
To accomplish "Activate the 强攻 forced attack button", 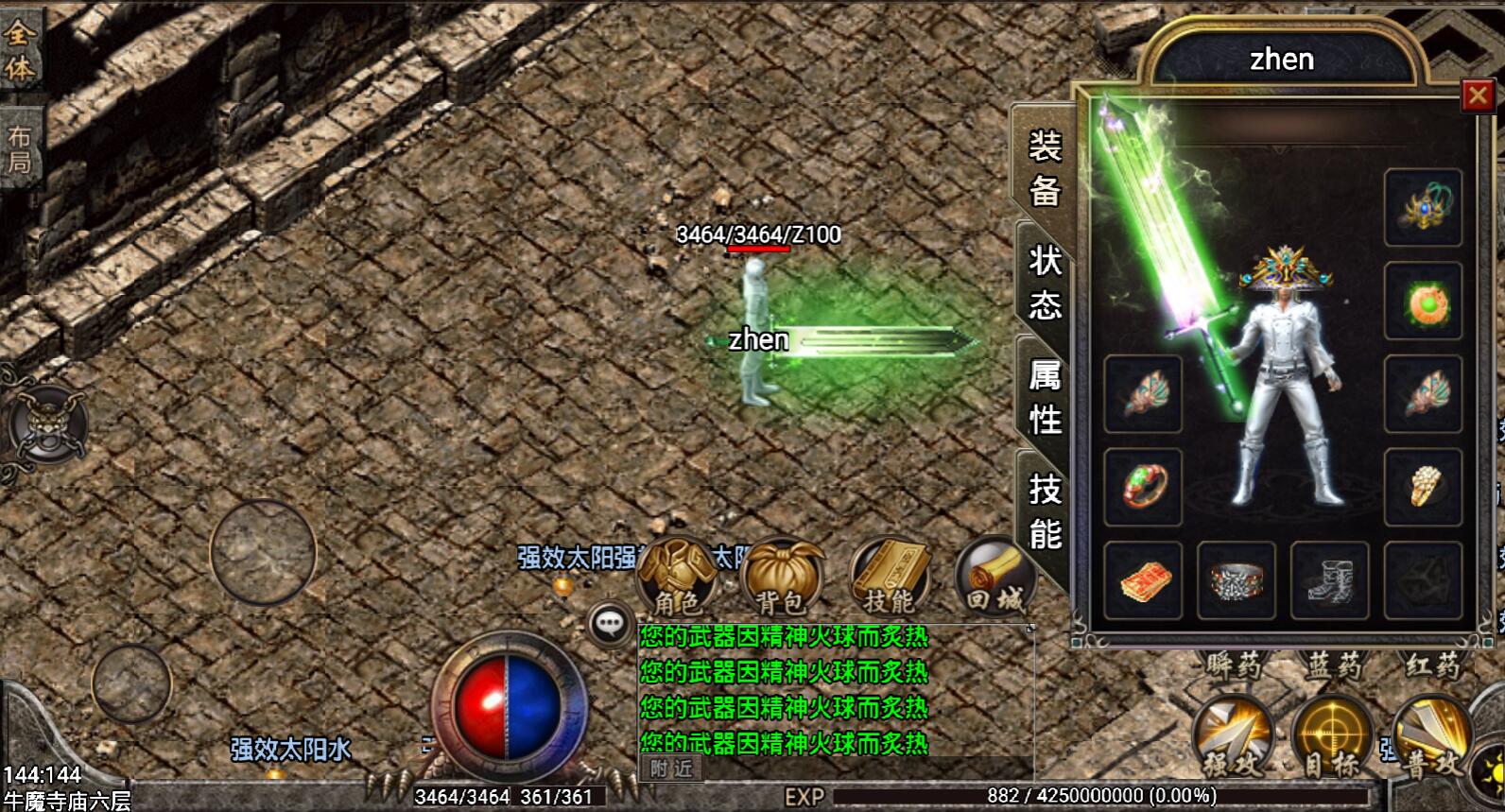I will (1234, 737).
